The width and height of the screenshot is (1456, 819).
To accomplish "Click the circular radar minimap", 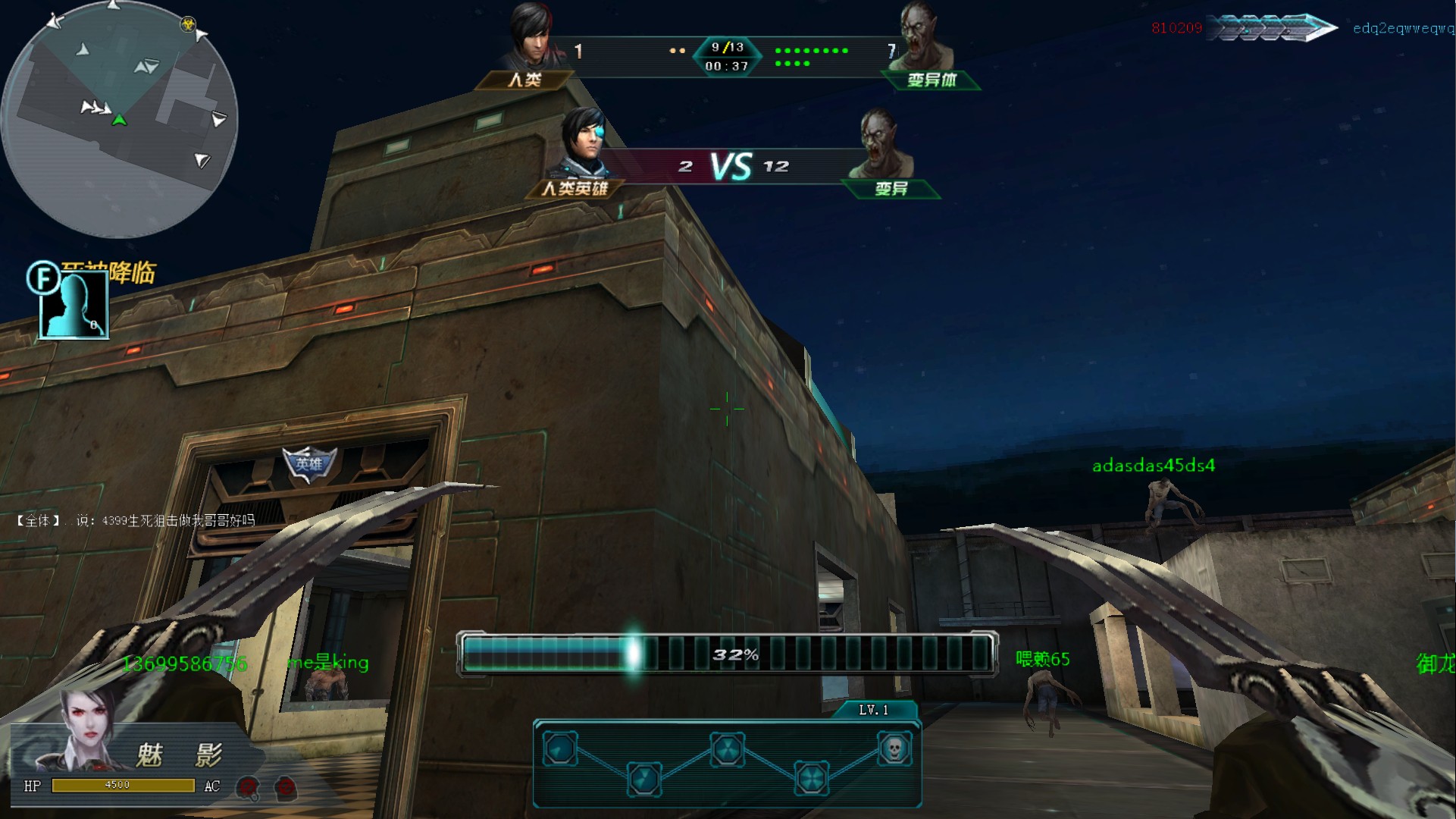I will tap(120, 119).
